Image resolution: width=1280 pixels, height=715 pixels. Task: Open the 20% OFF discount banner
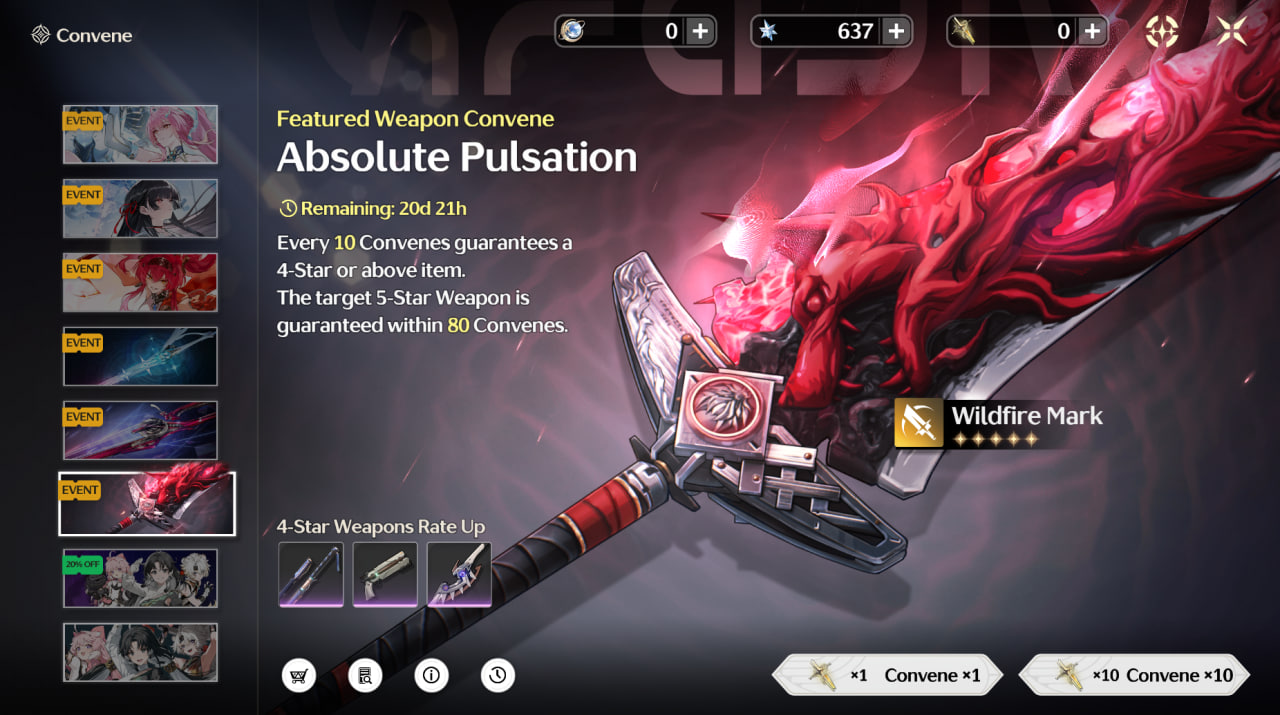(140, 578)
